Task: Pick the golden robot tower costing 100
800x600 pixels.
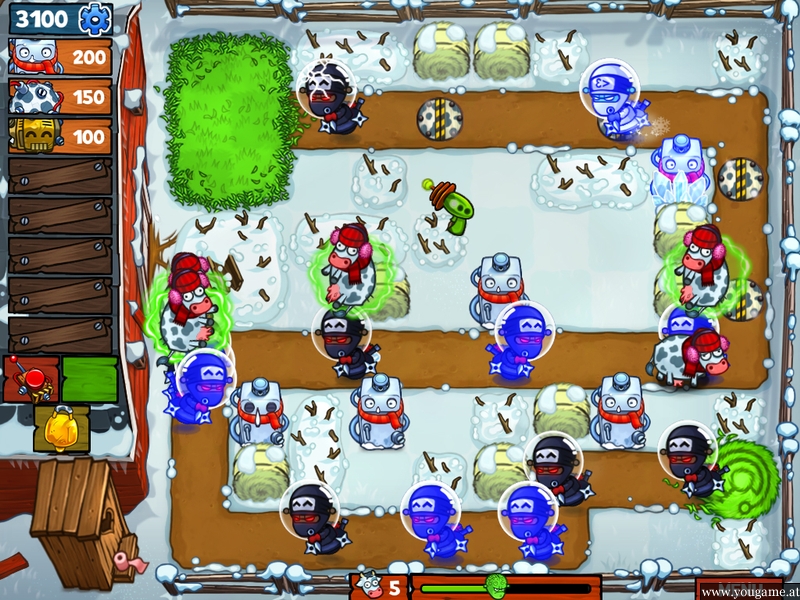Action: [59, 135]
